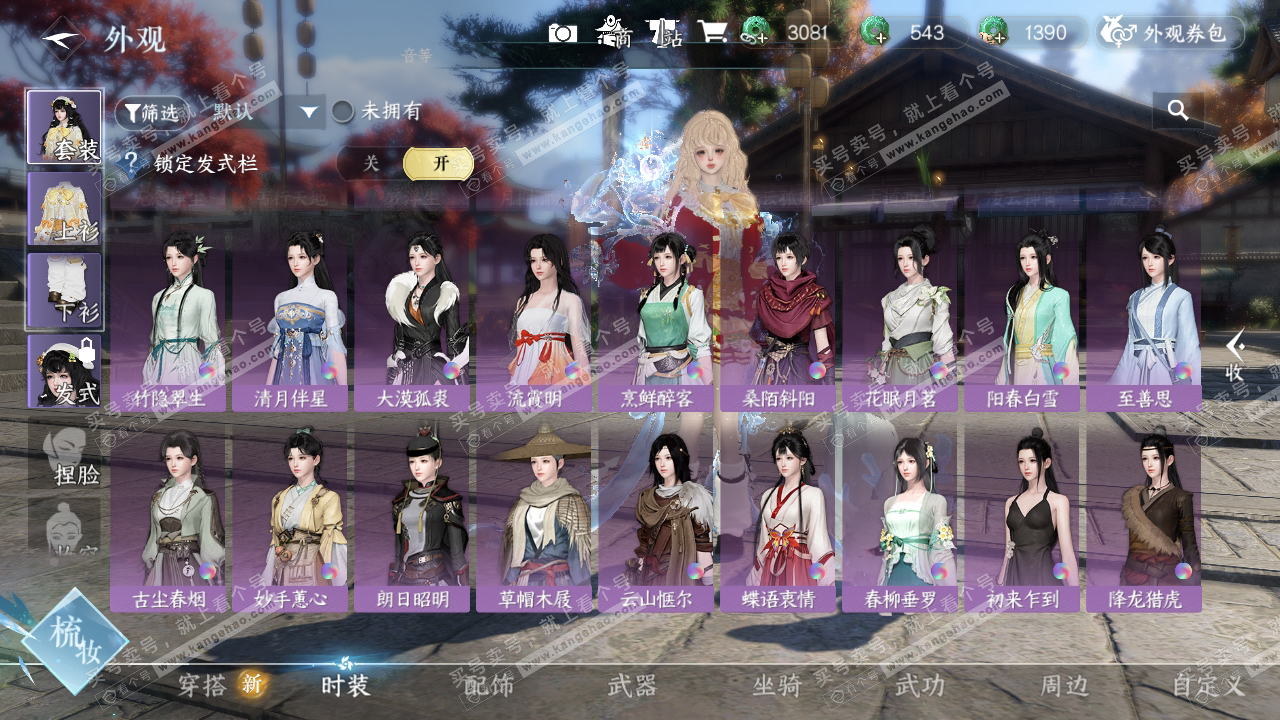Open the 外观券包 voucher bag
This screenshot has height=720, width=1280.
pyautogui.click(x=1170, y=33)
